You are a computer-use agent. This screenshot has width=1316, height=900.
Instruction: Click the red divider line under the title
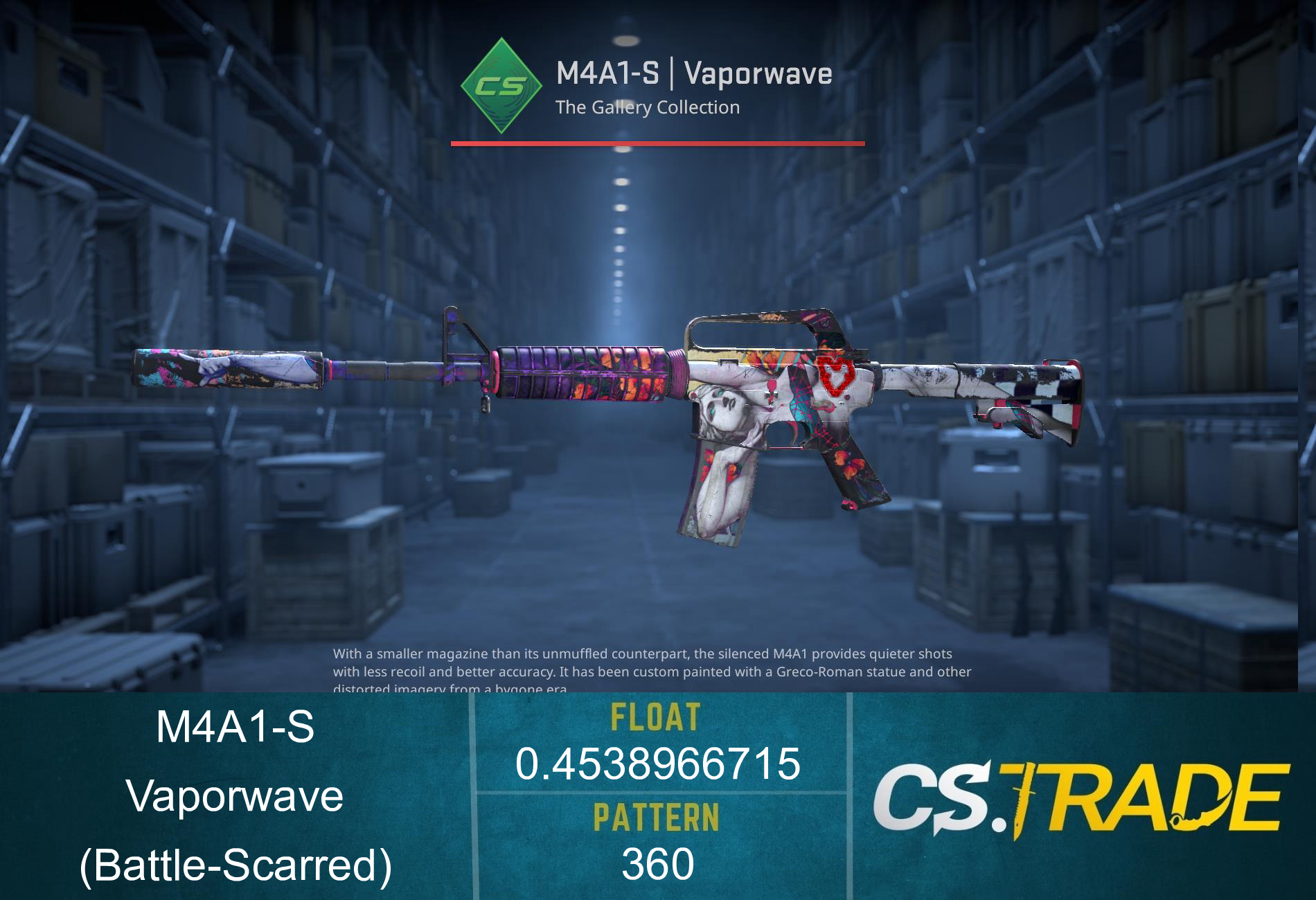coord(657,143)
